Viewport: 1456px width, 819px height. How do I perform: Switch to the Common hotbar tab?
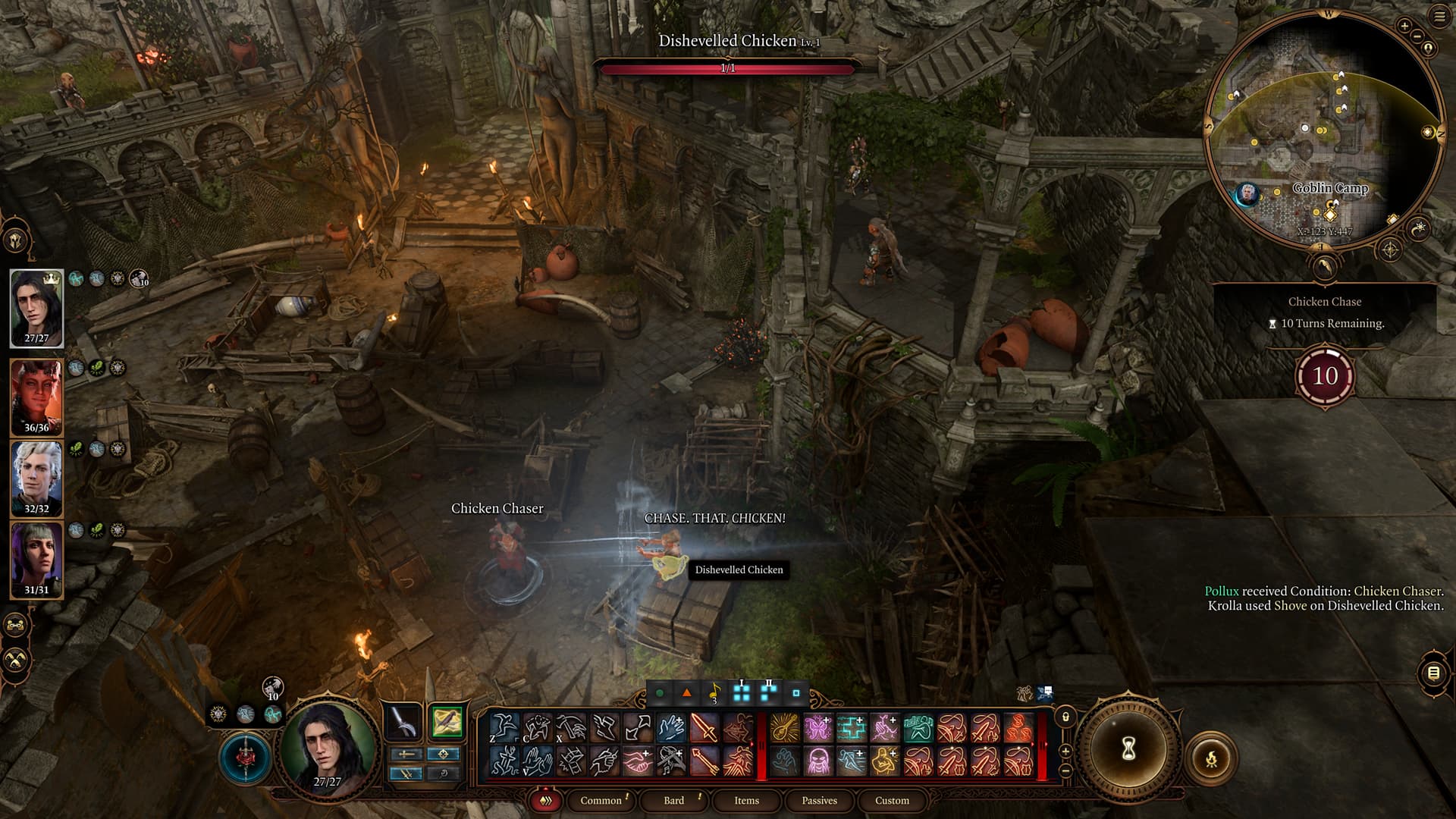[601, 800]
